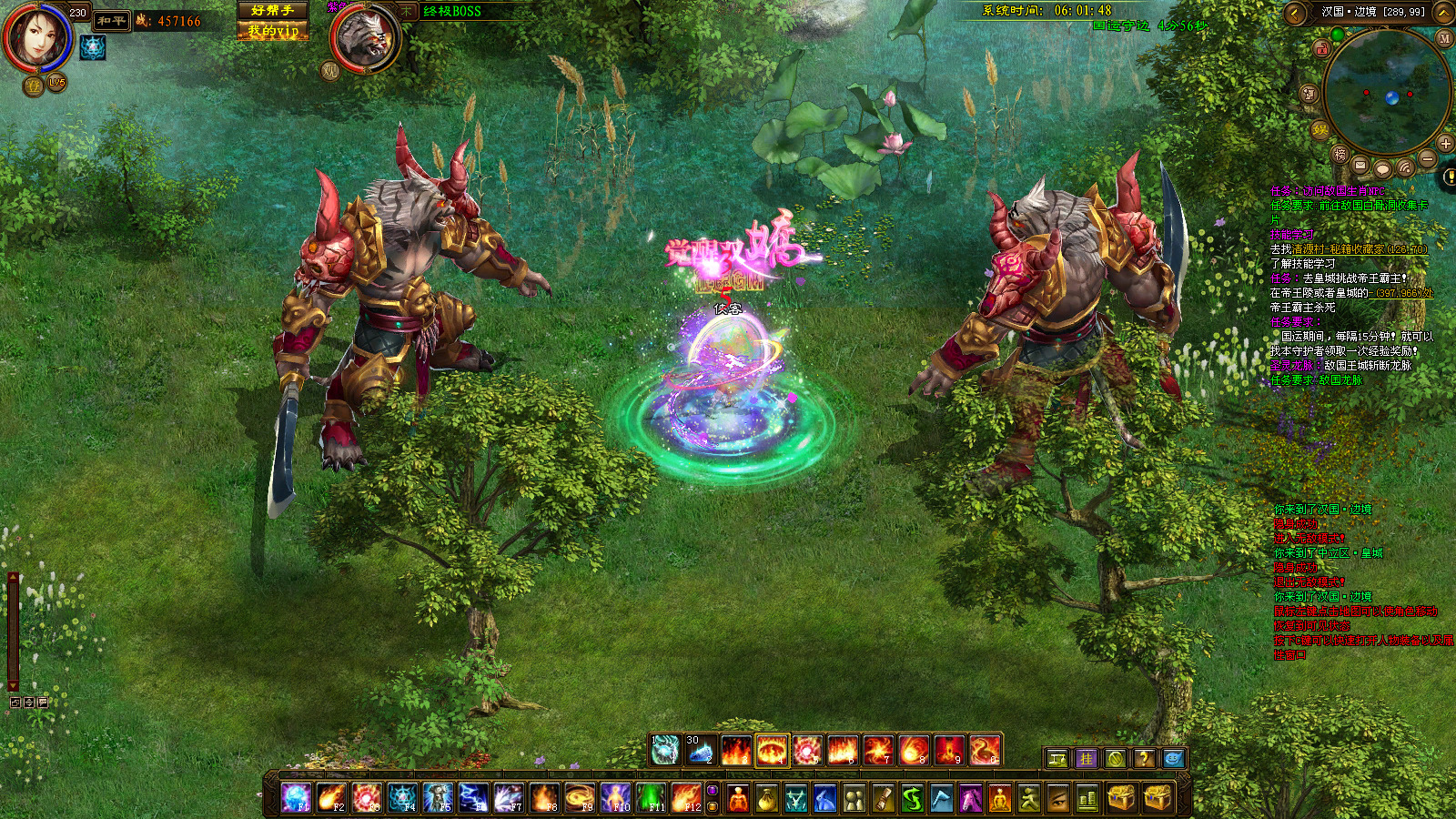Open the 好帮手 helper button
This screenshot has height=819, width=1456.
click(272, 10)
